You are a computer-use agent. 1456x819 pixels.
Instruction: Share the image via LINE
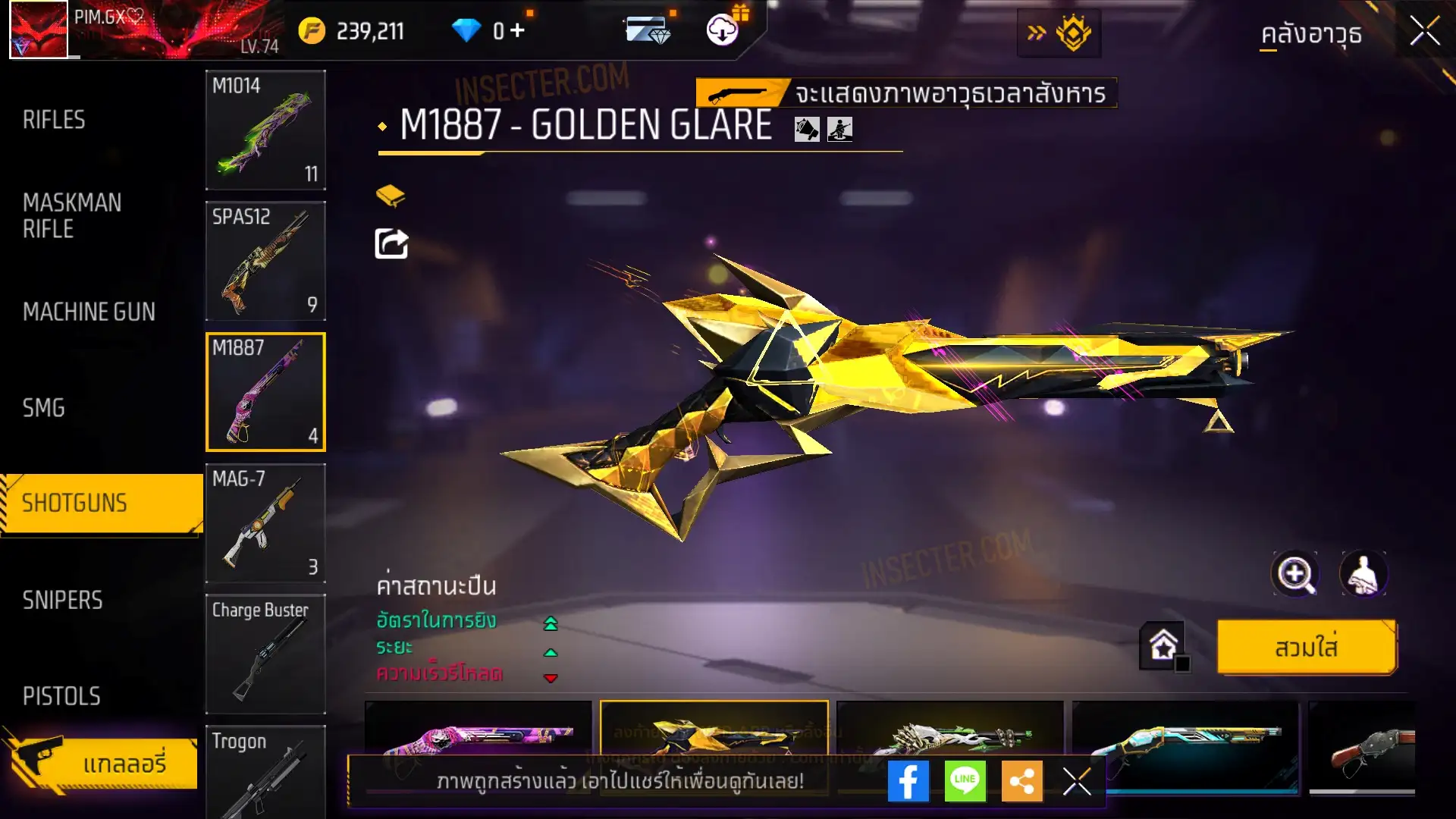pos(965,781)
